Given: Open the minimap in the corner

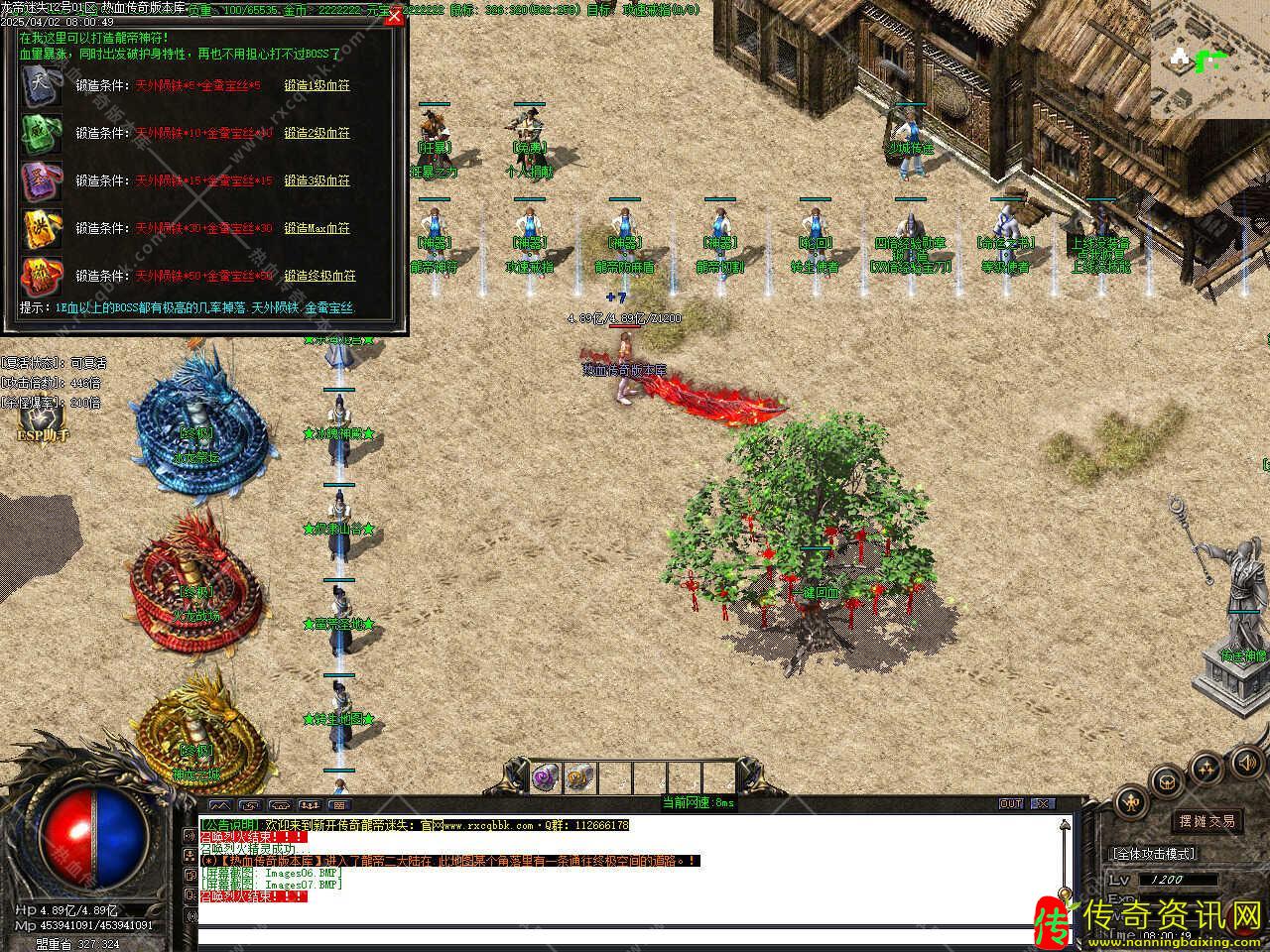Looking at the screenshot, I should 1209,59.
